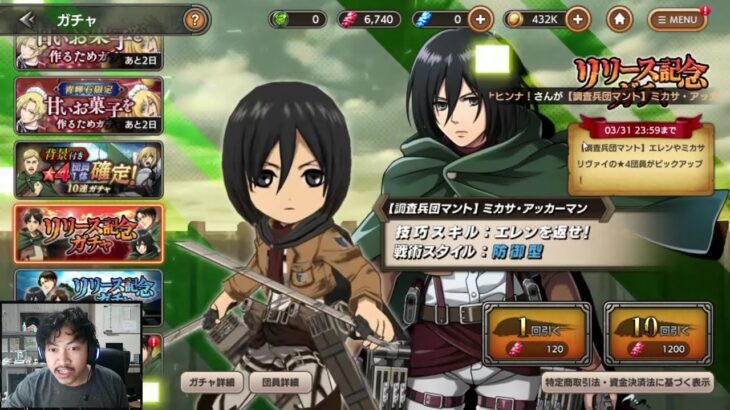The height and width of the screenshot is (410, 730).
Task: Go back using the arrow beside ガチャ
Action: (x=27, y=19)
